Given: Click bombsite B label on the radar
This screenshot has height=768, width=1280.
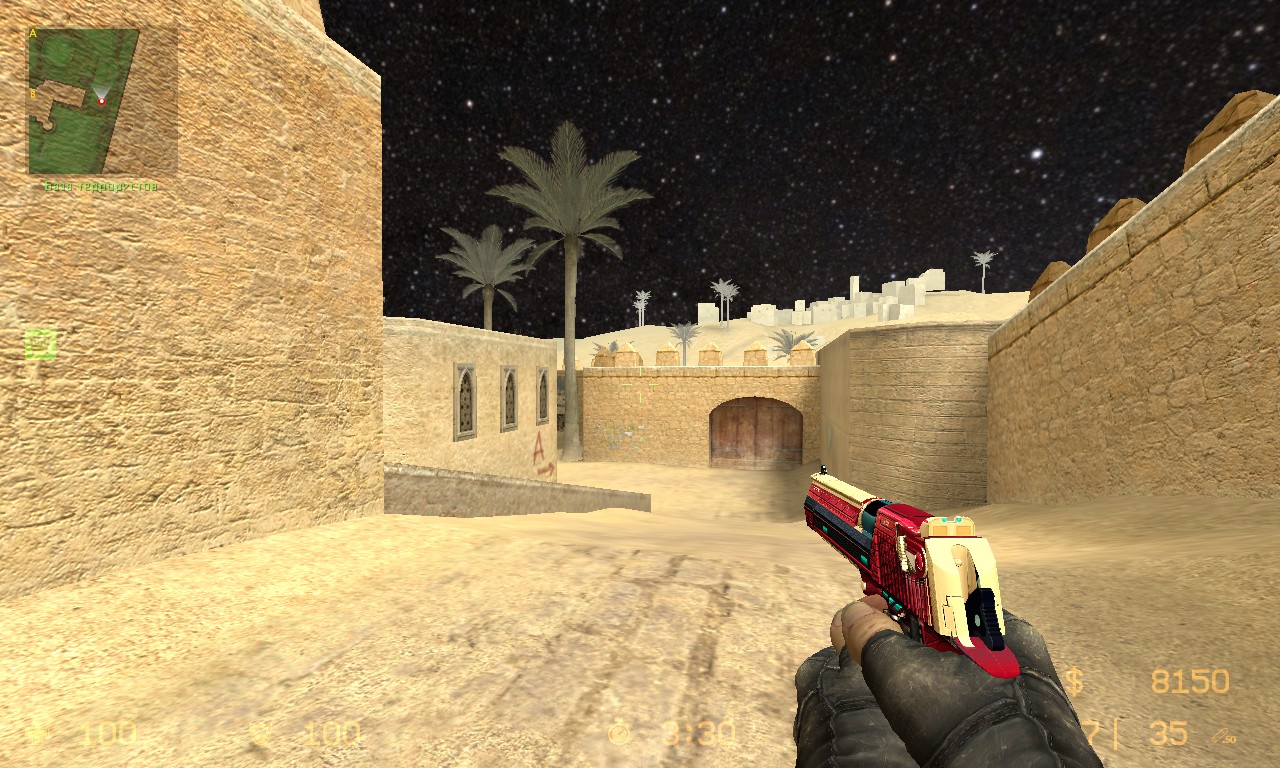Looking at the screenshot, I should pos(33,95).
